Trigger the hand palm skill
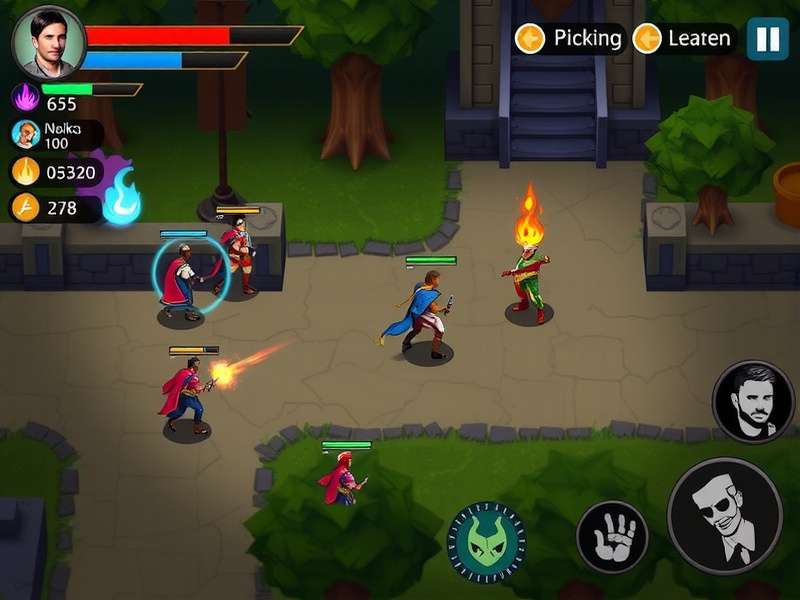Screen dimensions: 800x600 [x=611, y=537]
